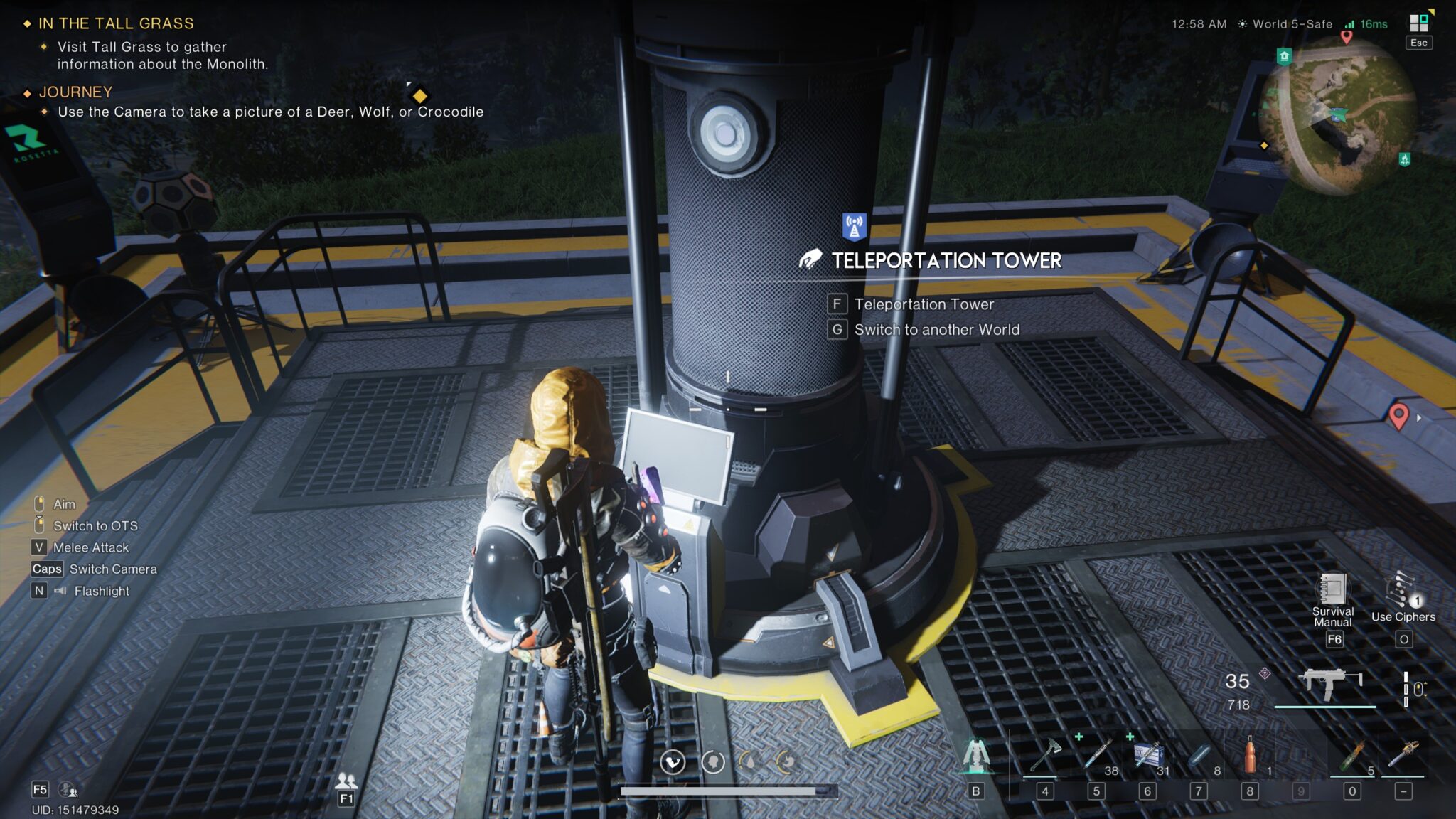Equip the chainsaw hotbar slot
Image resolution: width=1456 pixels, height=819 pixels.
pos(1403,755)
